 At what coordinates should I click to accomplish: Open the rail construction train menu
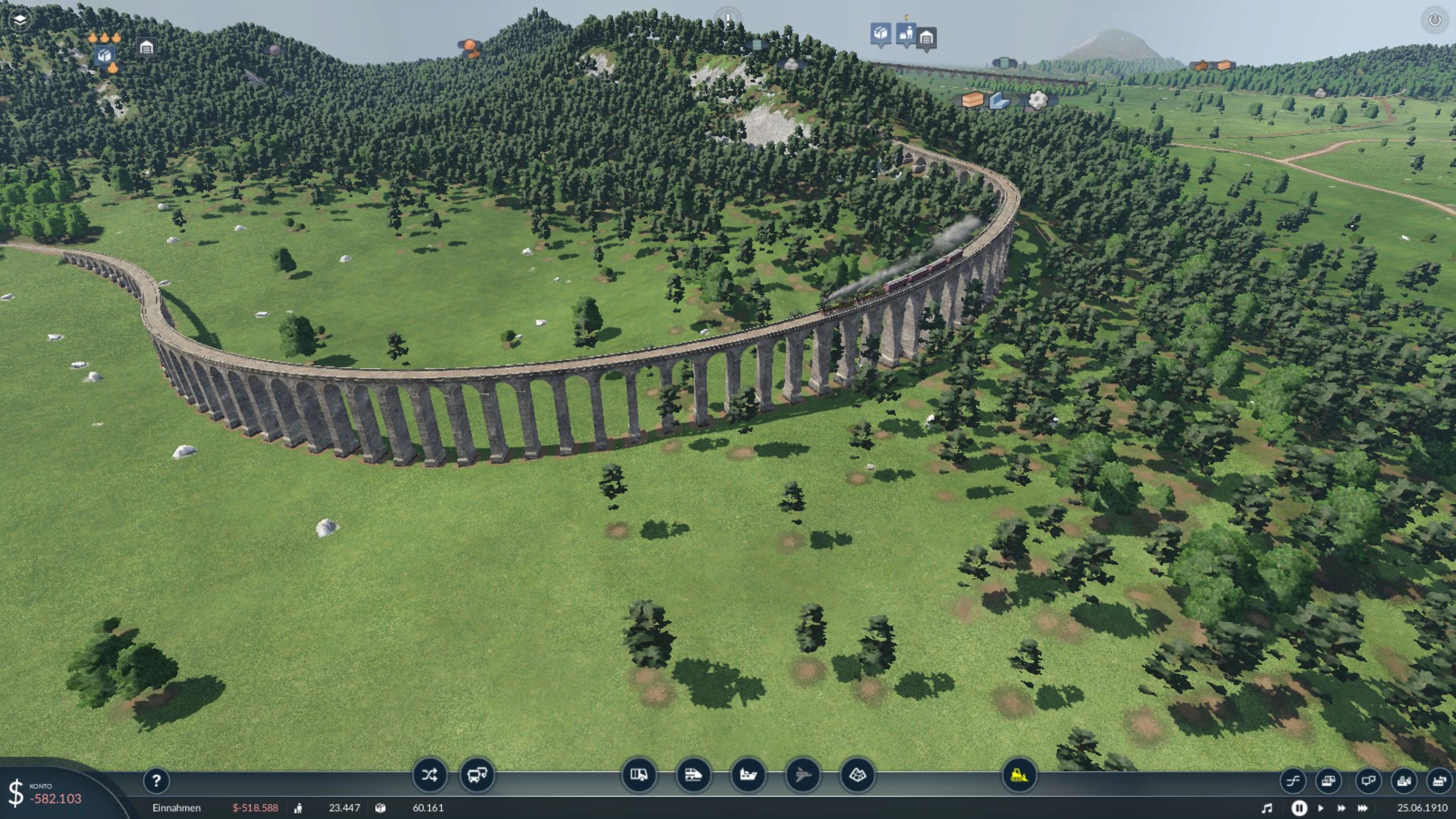(x=693, y=775)
